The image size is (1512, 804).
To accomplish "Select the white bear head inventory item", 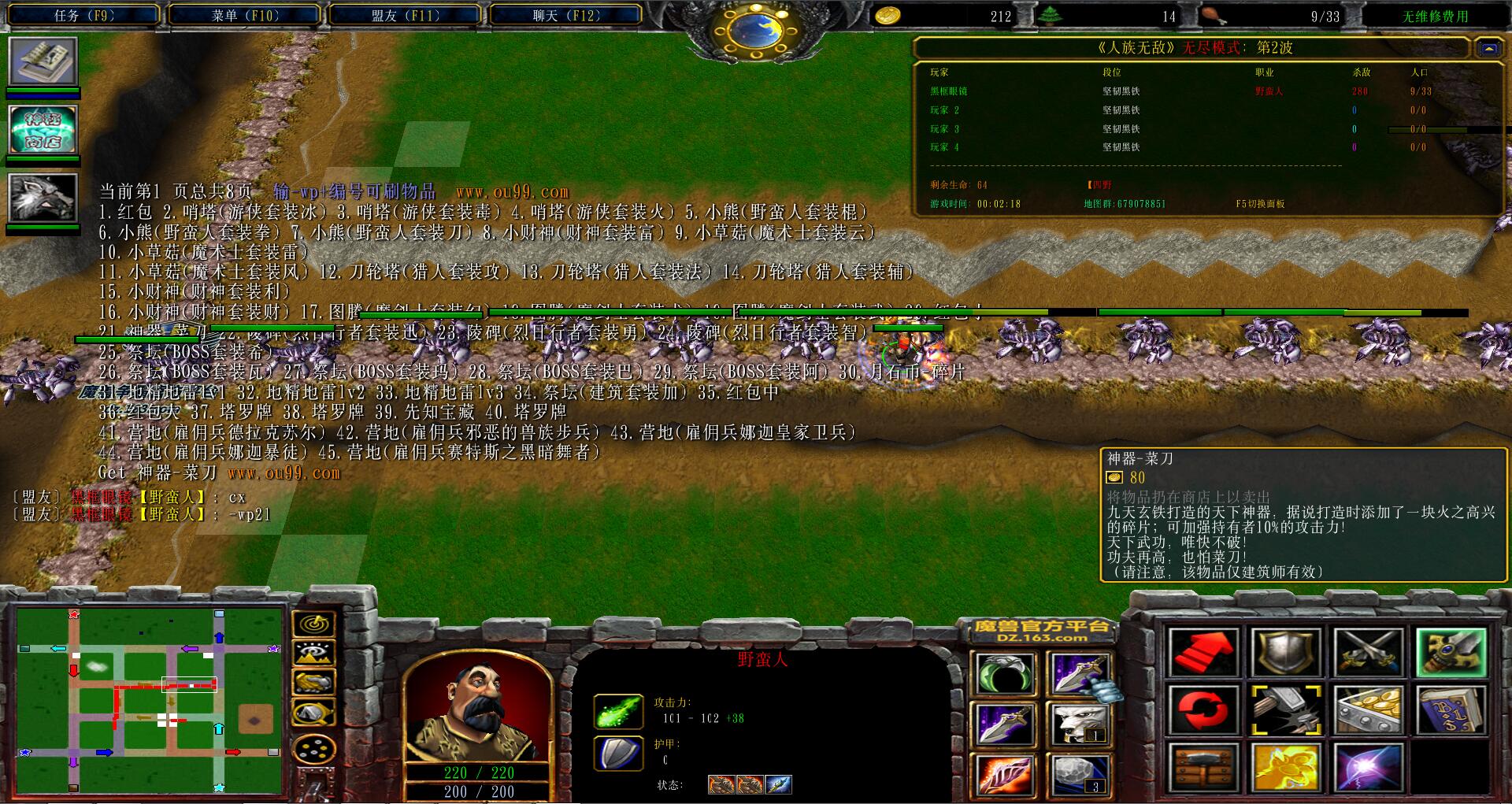I will (1080, 723).
